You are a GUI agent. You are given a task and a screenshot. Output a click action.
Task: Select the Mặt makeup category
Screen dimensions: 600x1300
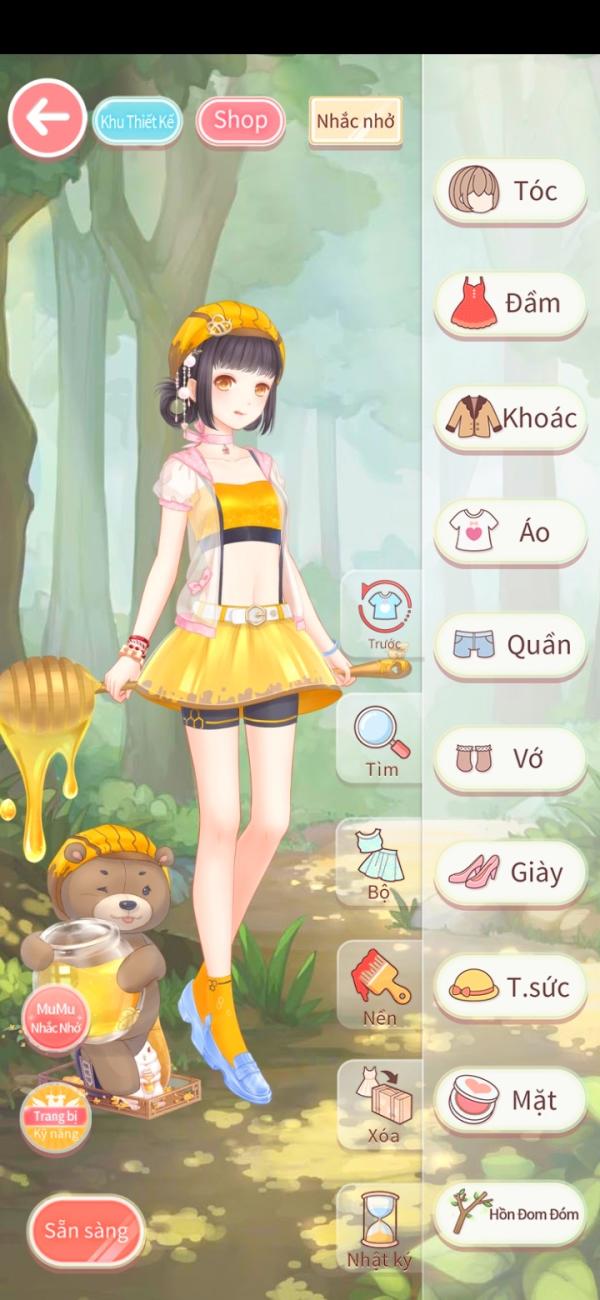510,1101
